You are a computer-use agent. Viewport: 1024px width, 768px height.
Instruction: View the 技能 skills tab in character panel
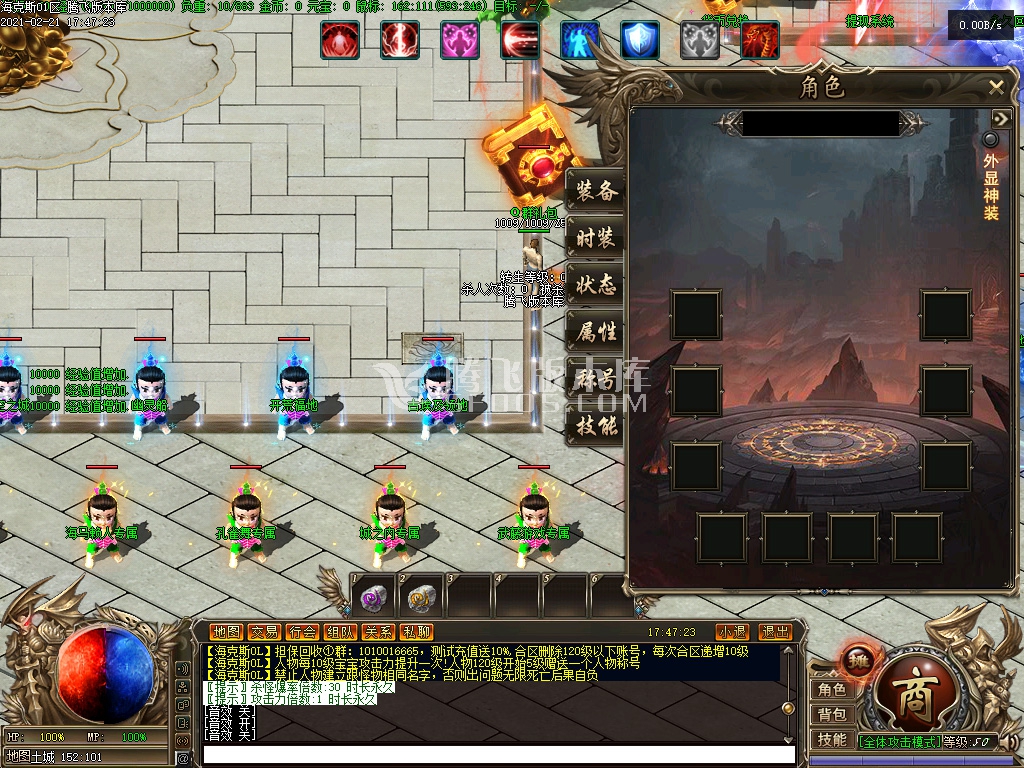pos(597,426)
